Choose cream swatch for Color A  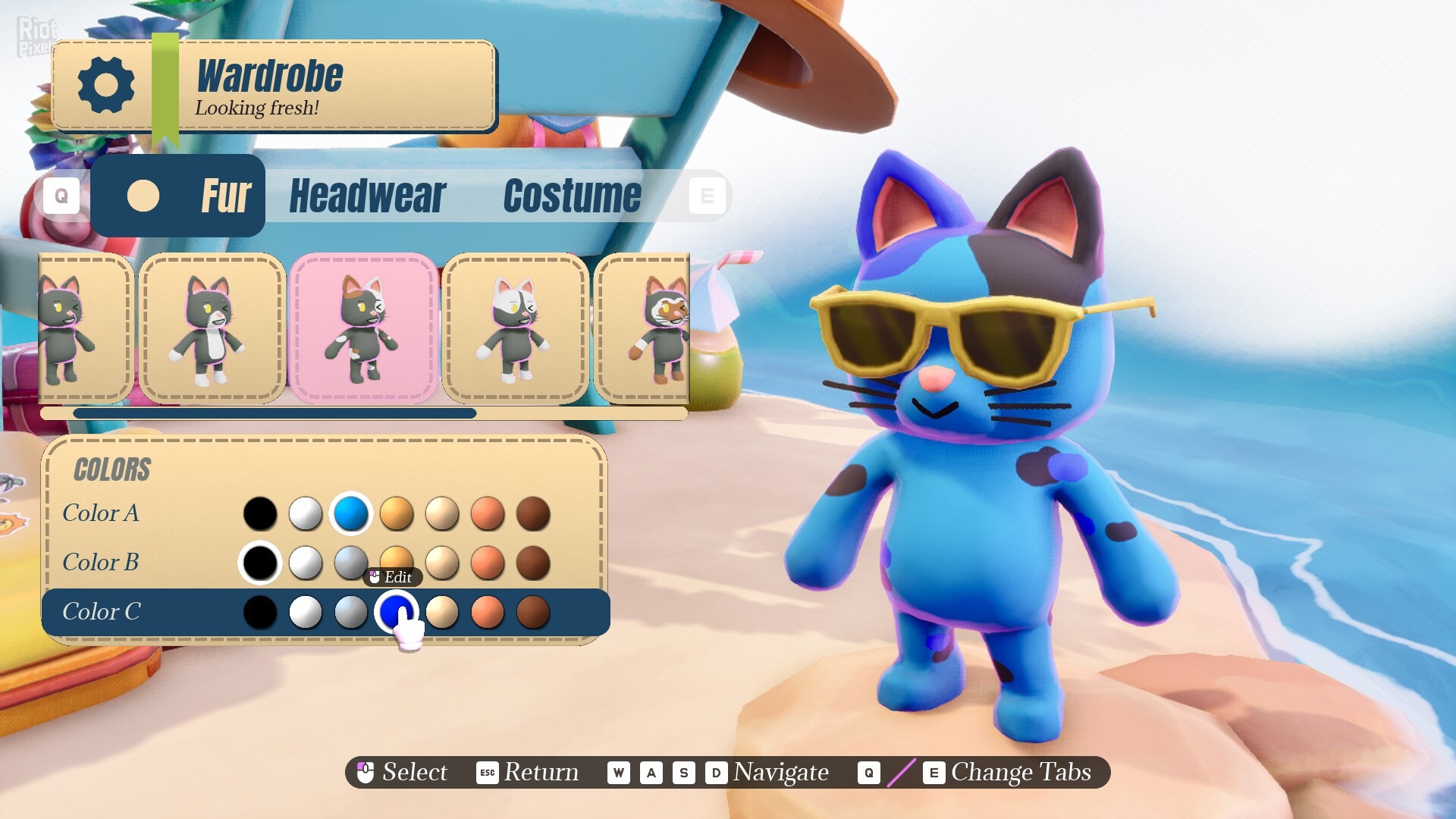click(442, 513)
